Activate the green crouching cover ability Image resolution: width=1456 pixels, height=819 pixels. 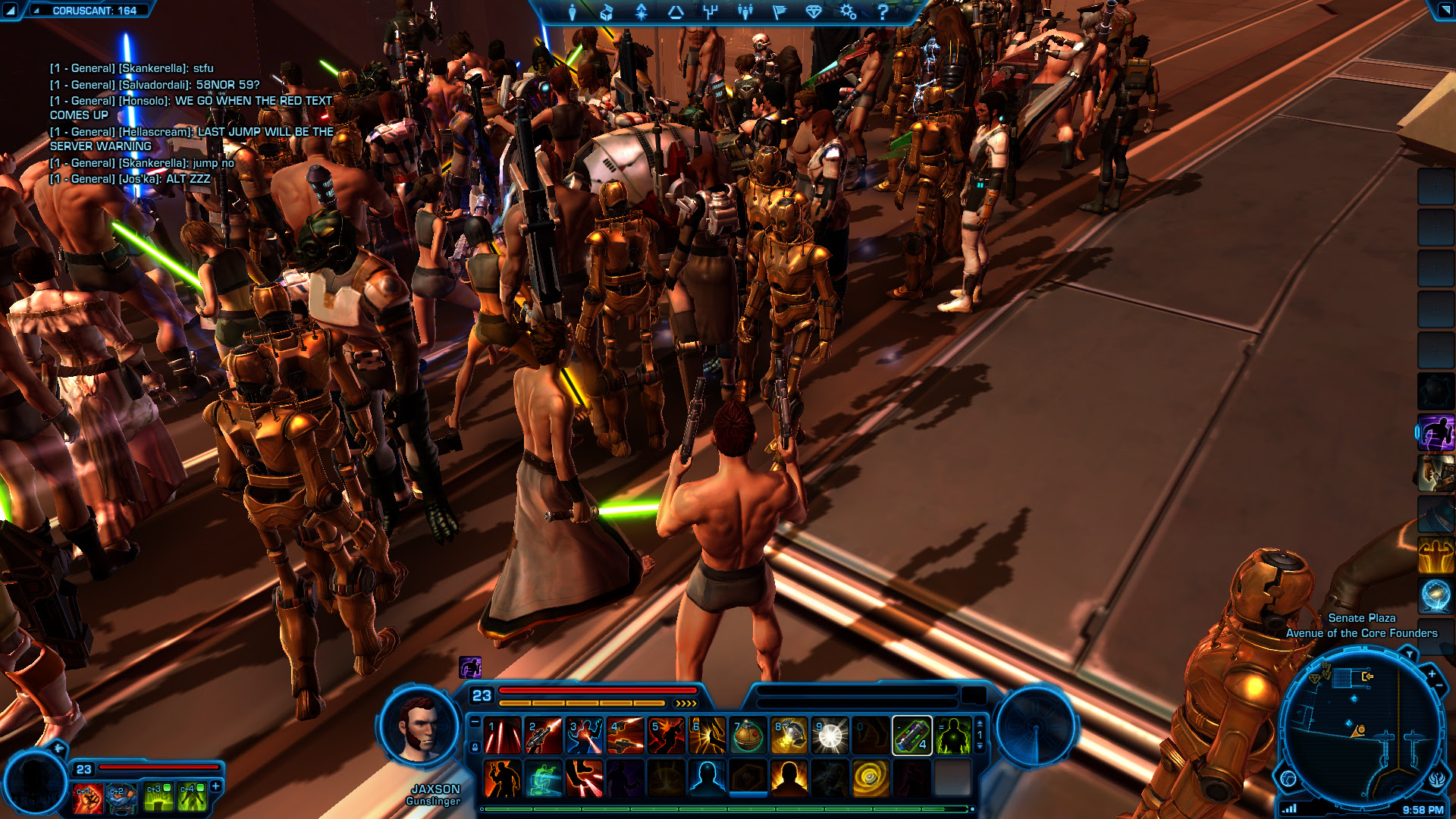(x=544, y=779)
